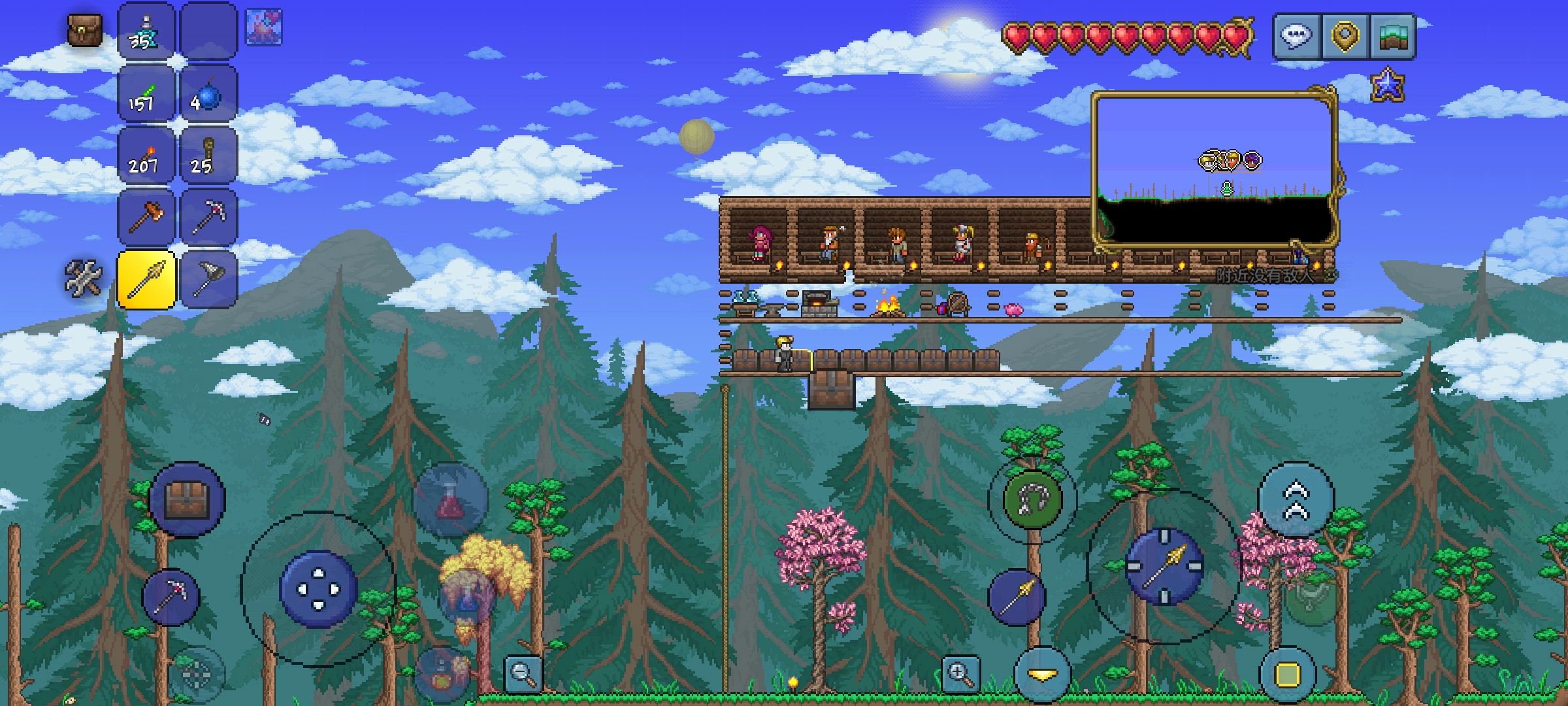
Task: Fire the grappling hook button
Action: 1032,500
